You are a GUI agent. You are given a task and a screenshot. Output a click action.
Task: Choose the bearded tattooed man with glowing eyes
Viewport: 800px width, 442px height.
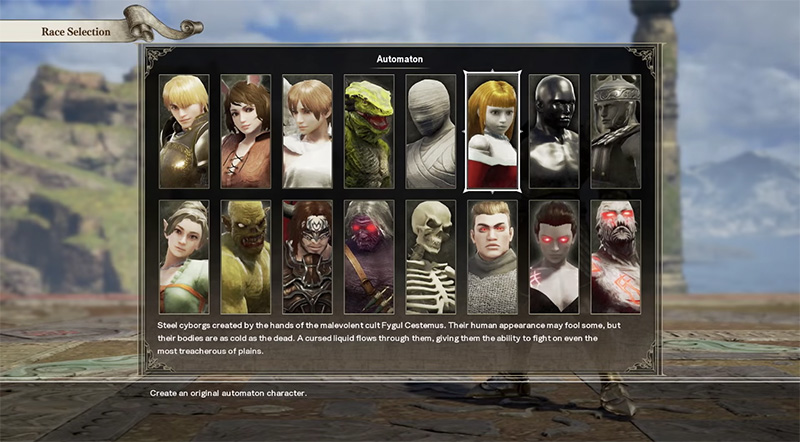615,256
